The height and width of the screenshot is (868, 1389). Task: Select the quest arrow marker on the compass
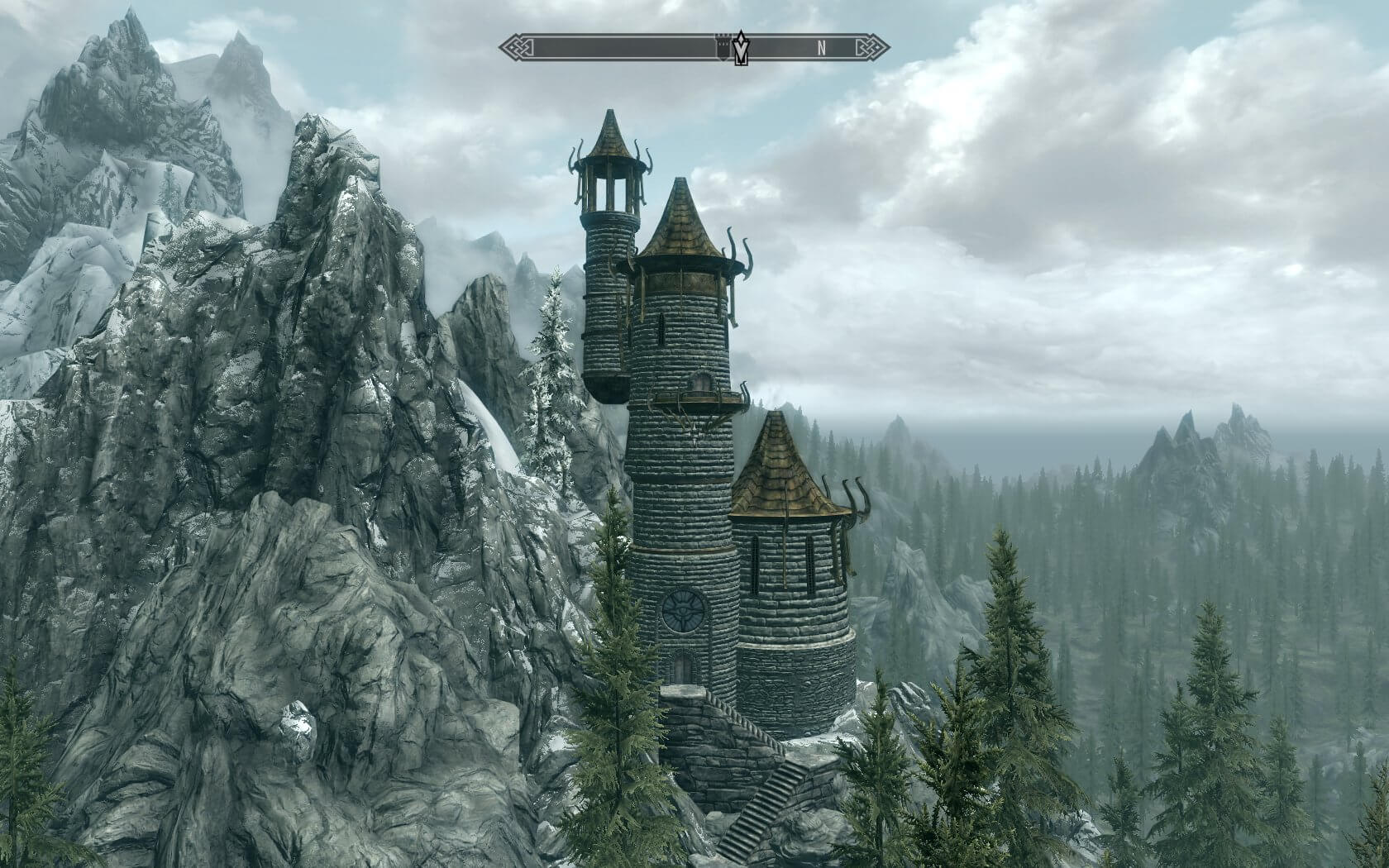(x=742, y=50)
